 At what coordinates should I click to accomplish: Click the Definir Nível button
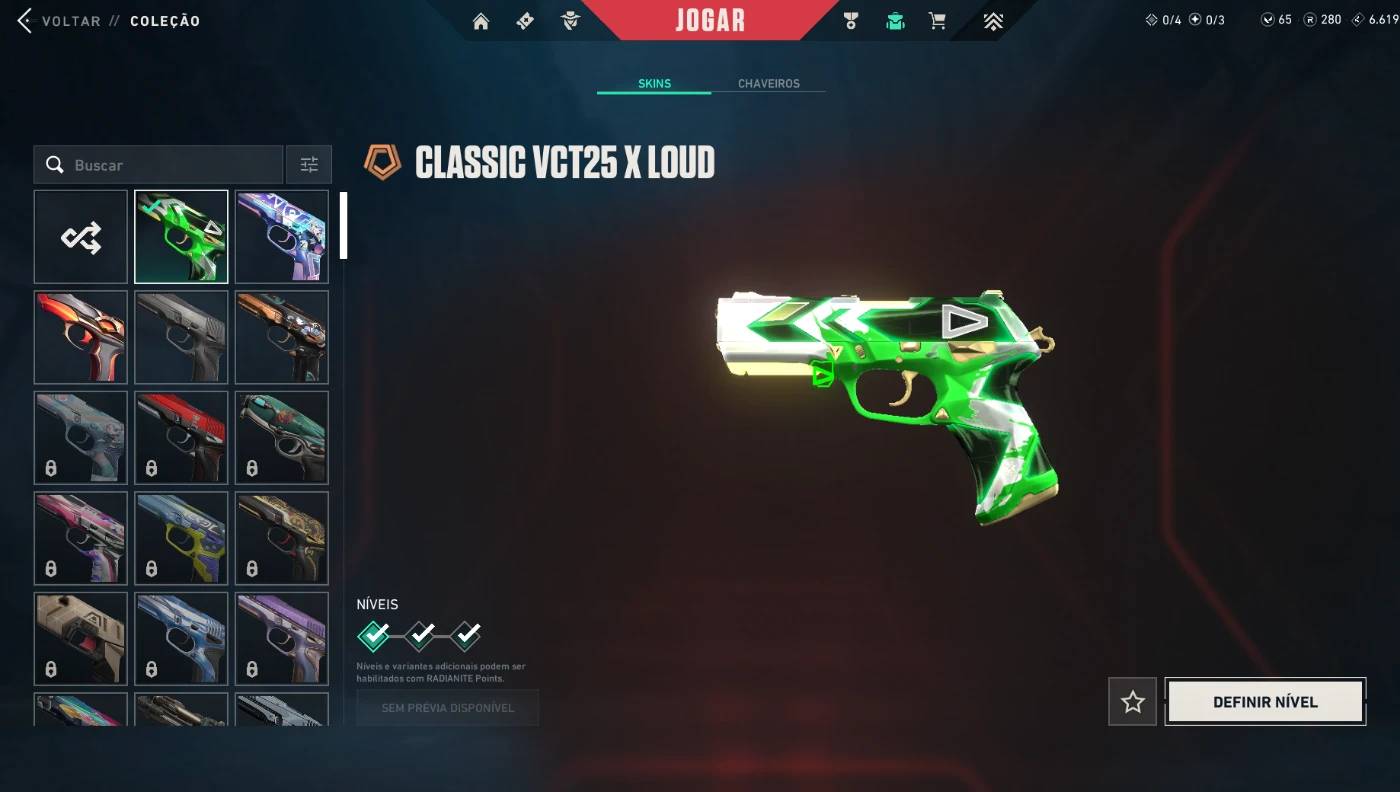click(1265, 702)
